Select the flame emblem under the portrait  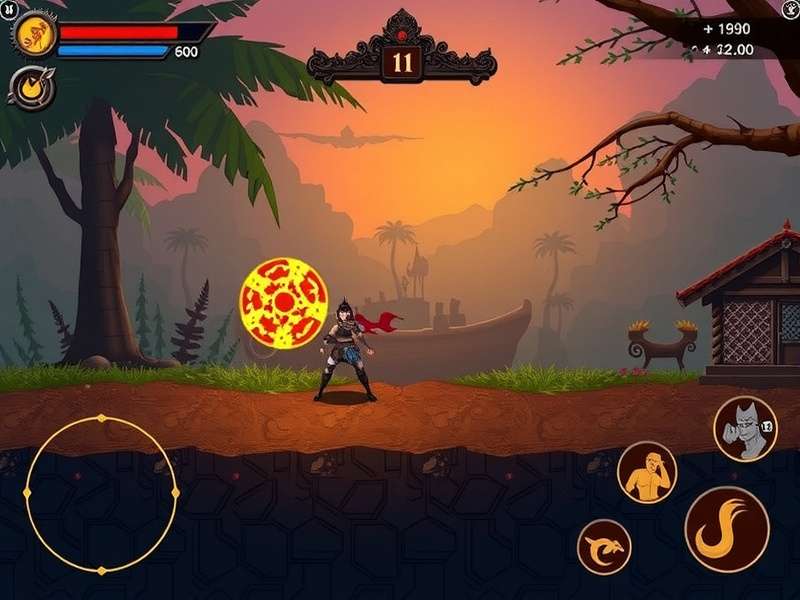click(x=30, y=87)
